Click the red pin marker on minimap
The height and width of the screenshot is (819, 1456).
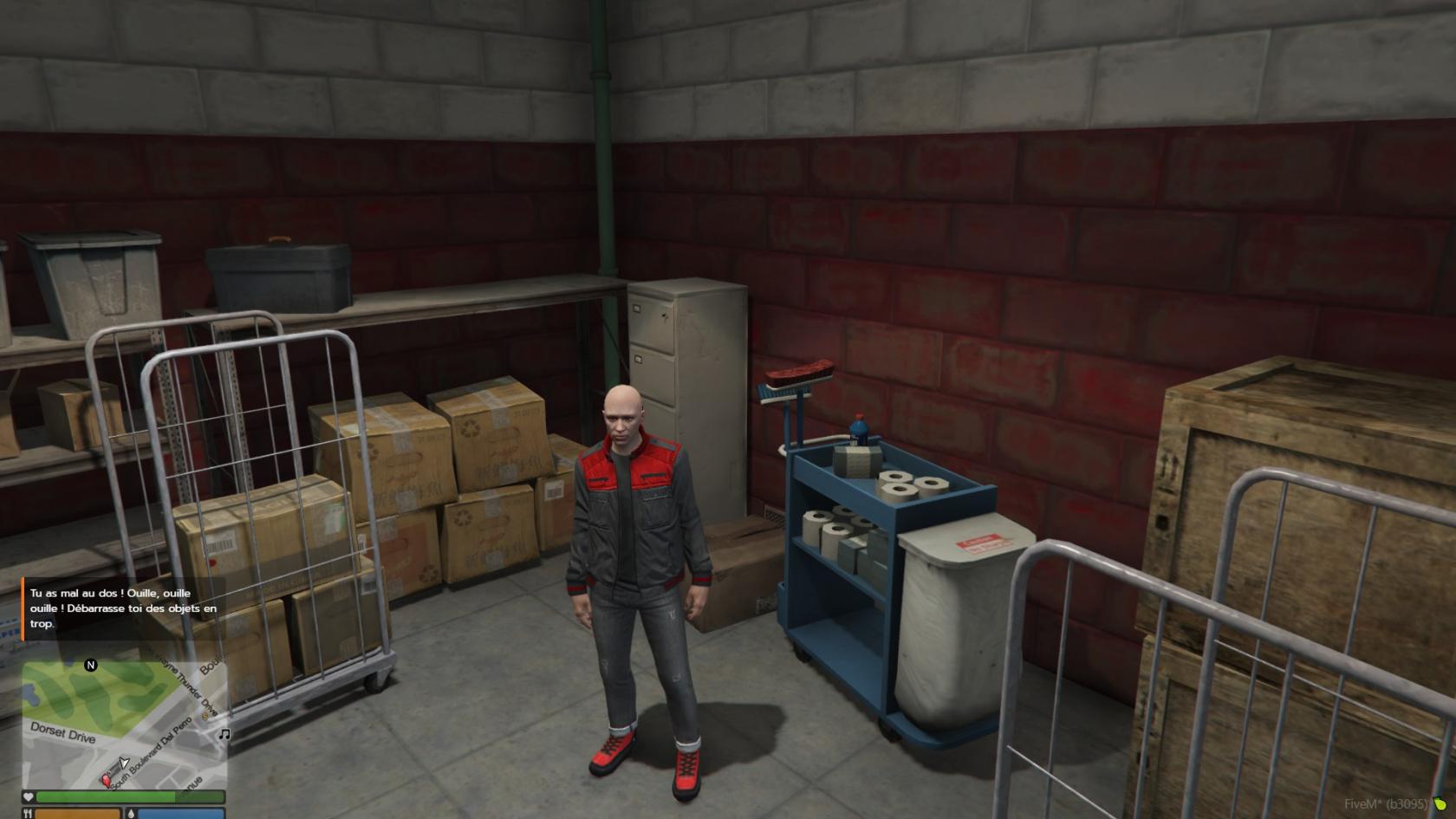pos(107,780)
